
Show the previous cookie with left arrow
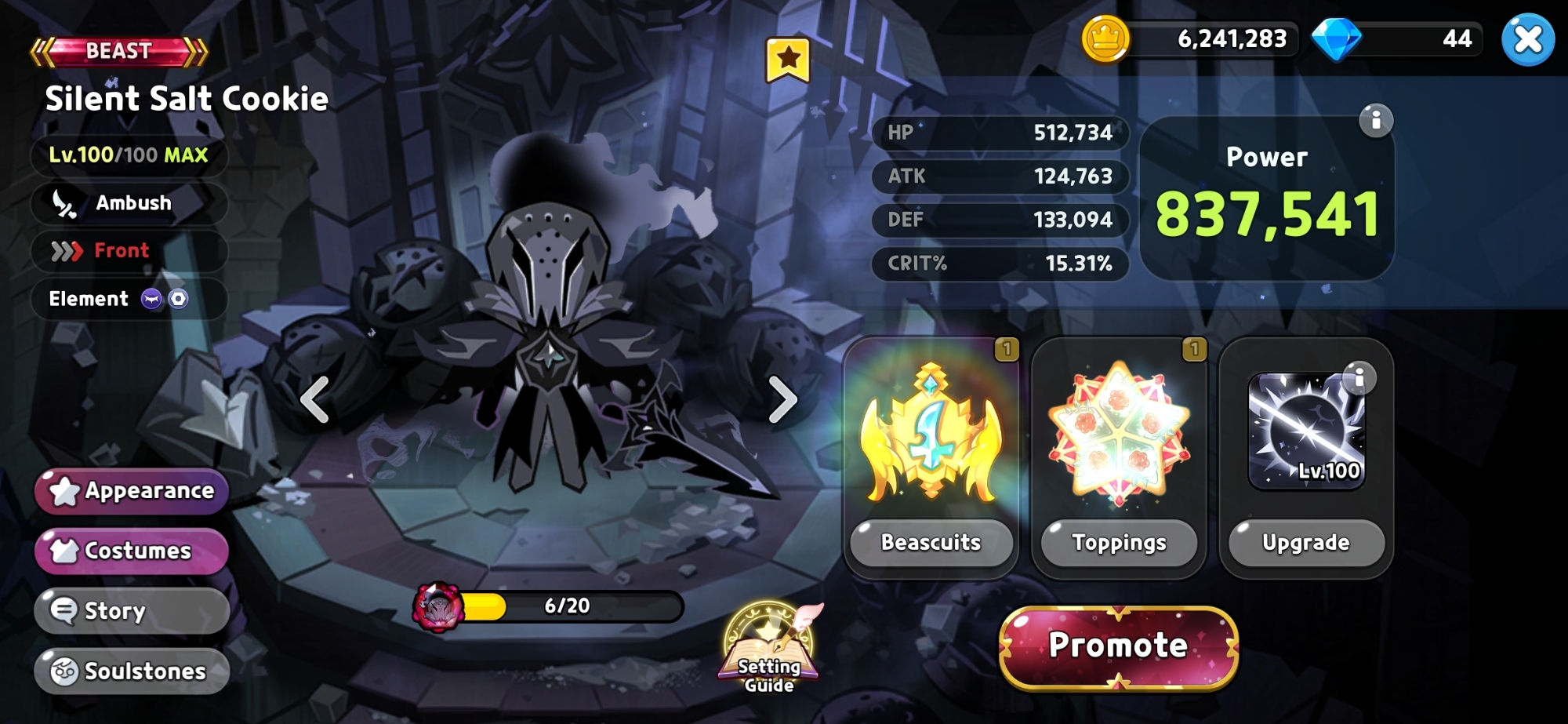[x=315, y=400]
